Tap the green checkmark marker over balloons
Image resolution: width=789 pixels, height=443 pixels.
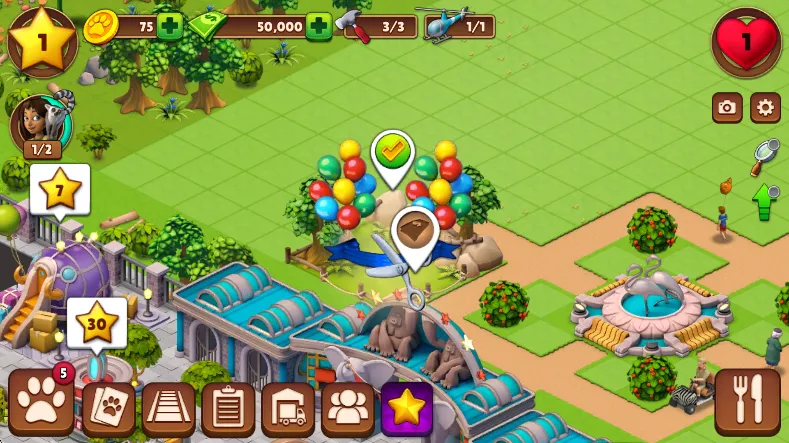pyautogui.click(x=393, y=152)
